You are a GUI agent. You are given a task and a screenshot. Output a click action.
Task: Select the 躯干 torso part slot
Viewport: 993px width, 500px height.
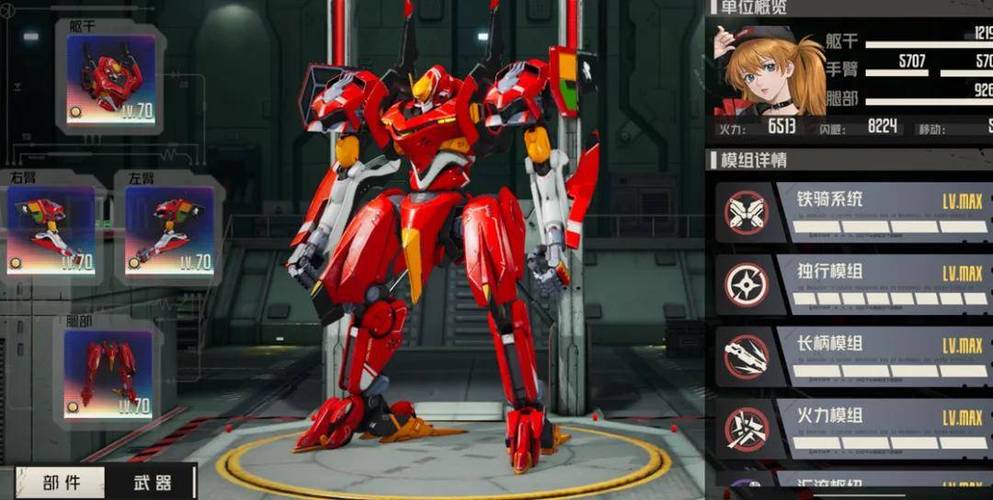110,79
